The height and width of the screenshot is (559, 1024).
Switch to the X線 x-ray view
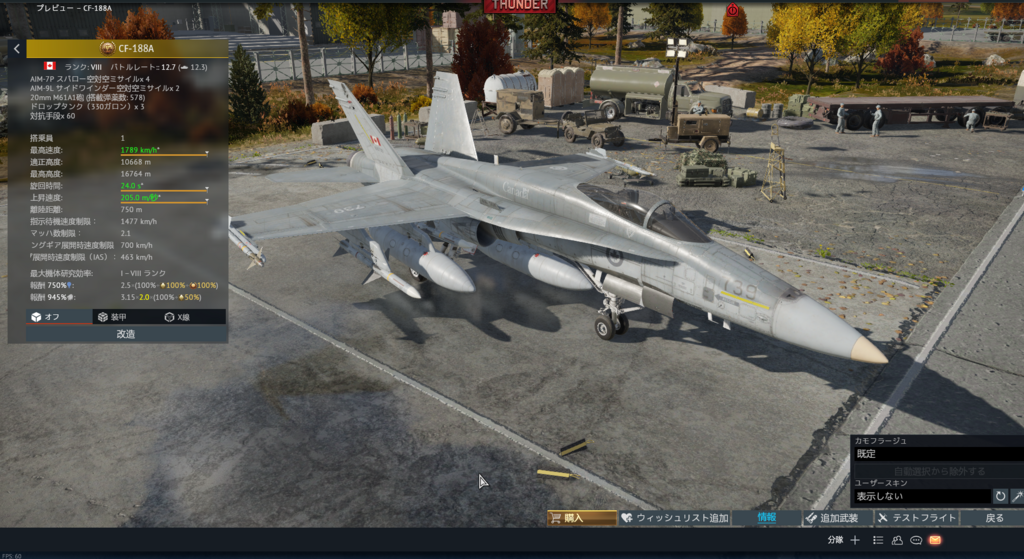[176, 316]
